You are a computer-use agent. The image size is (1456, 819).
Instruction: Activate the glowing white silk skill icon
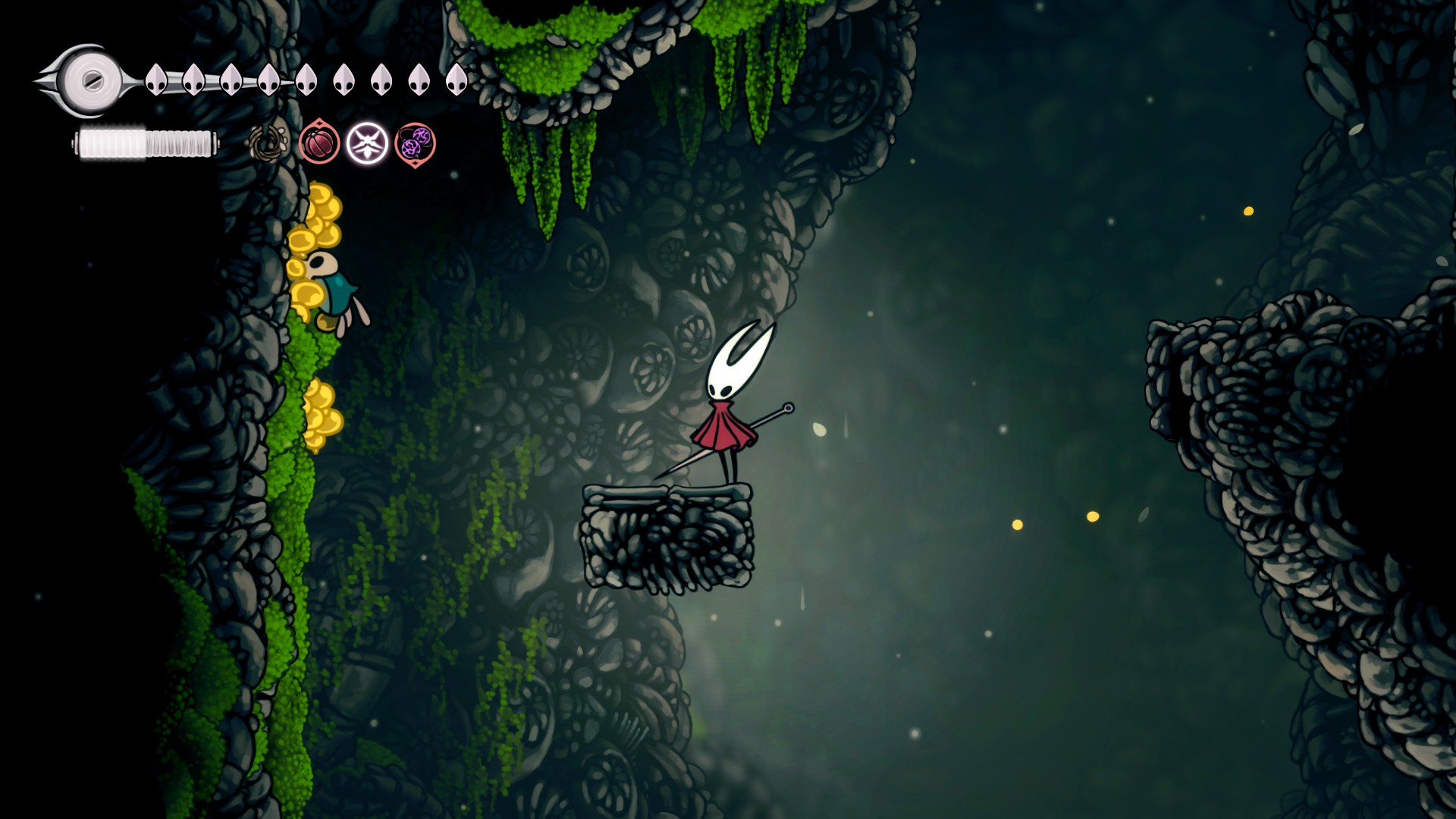[x=367, y=143]
